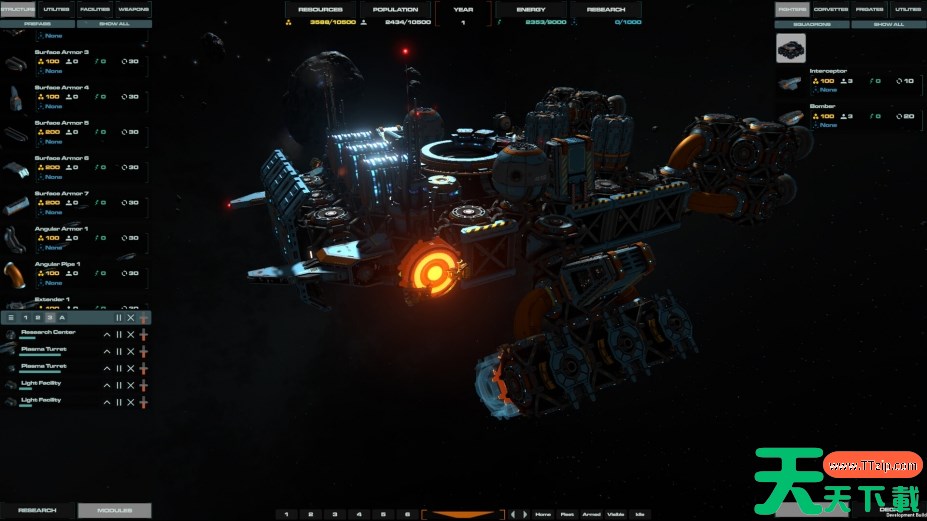Open the Modules panel button
The height and width of the screenshot is (521, 927).
pyautogui.click(x=115, y=510)
